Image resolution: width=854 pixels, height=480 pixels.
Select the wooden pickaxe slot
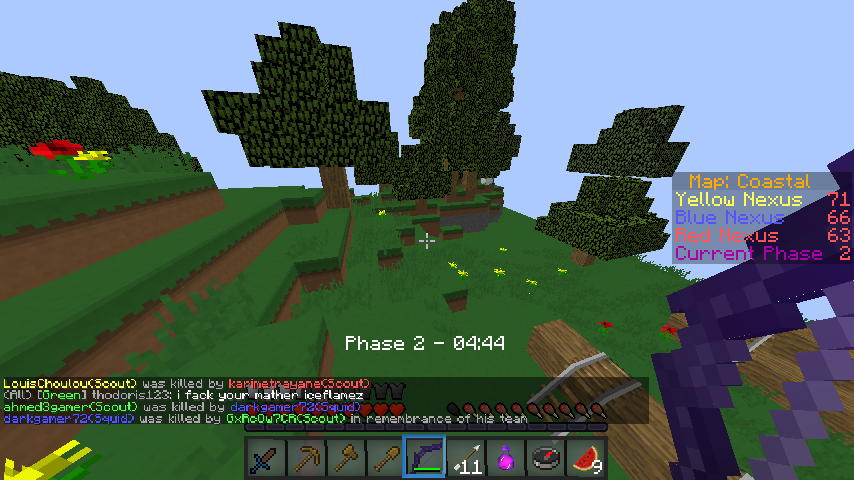305,458
